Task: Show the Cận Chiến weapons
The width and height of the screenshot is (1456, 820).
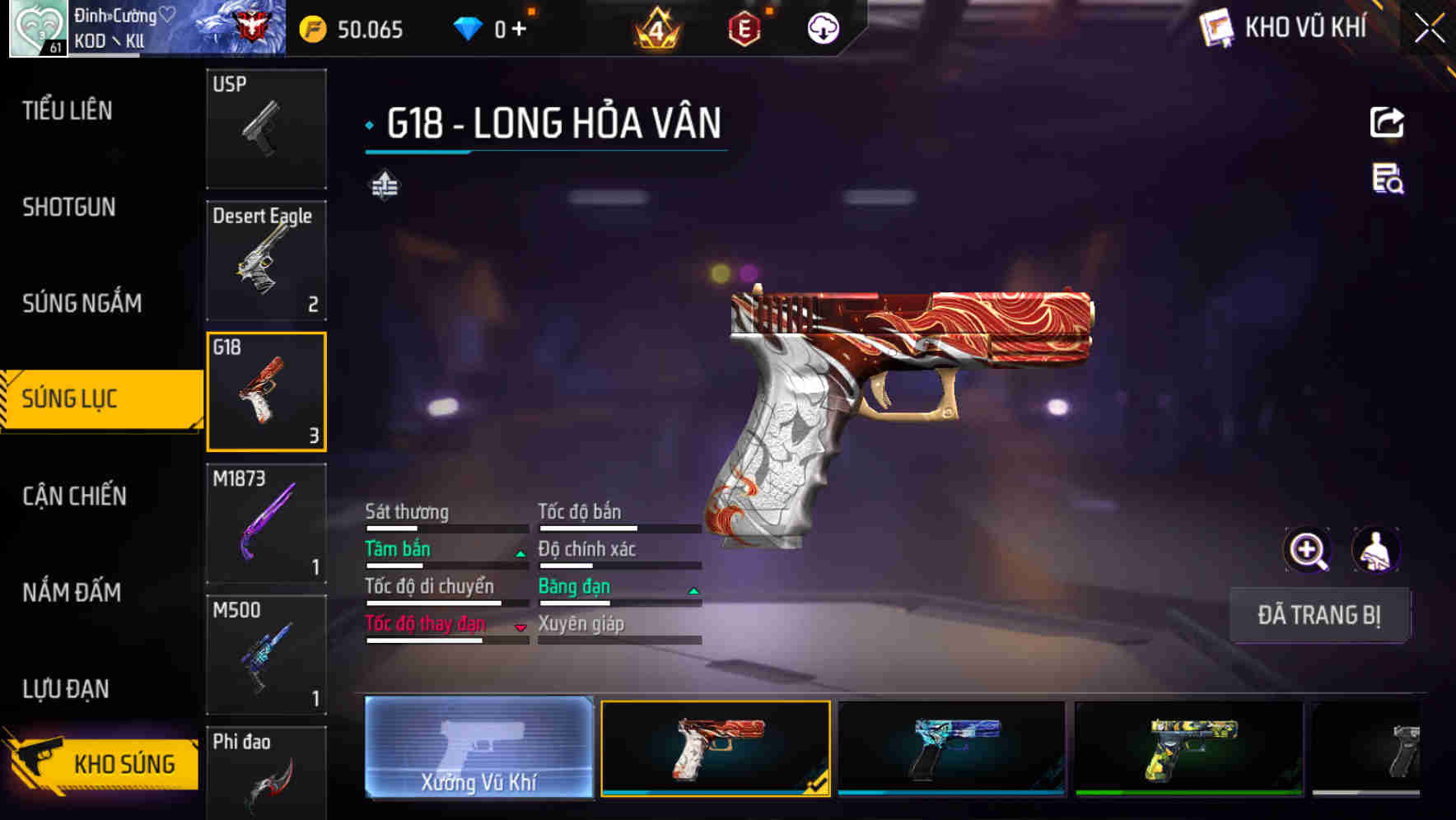Action: tap(74, 496)
